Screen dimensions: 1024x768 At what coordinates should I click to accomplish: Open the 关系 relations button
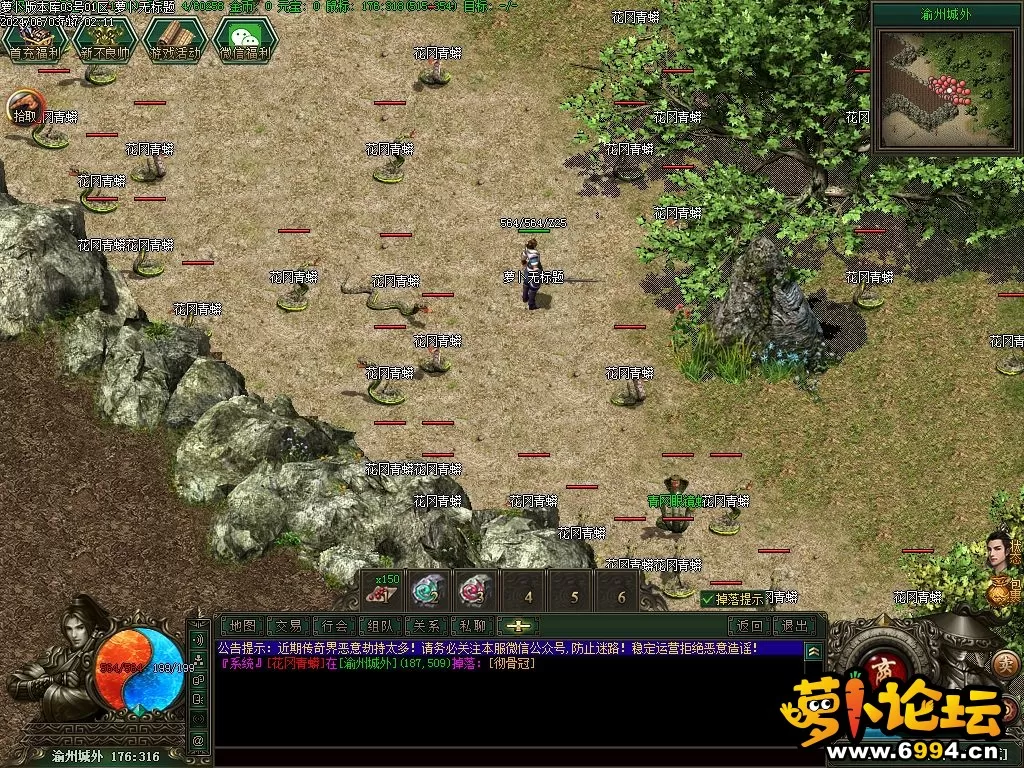427,626
